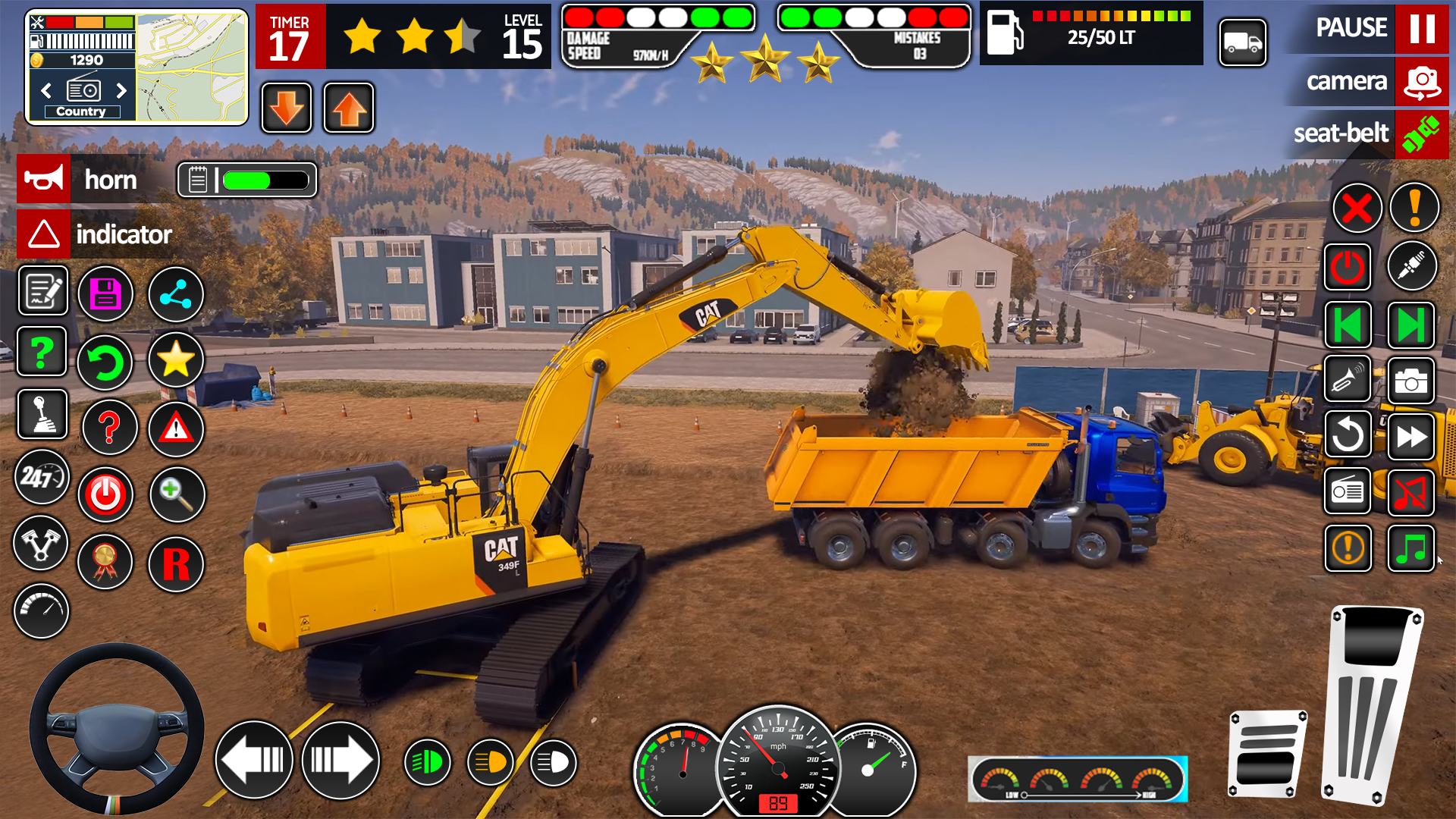Switch the camera view
The image size is (1456, 819).
[1421, 81]
